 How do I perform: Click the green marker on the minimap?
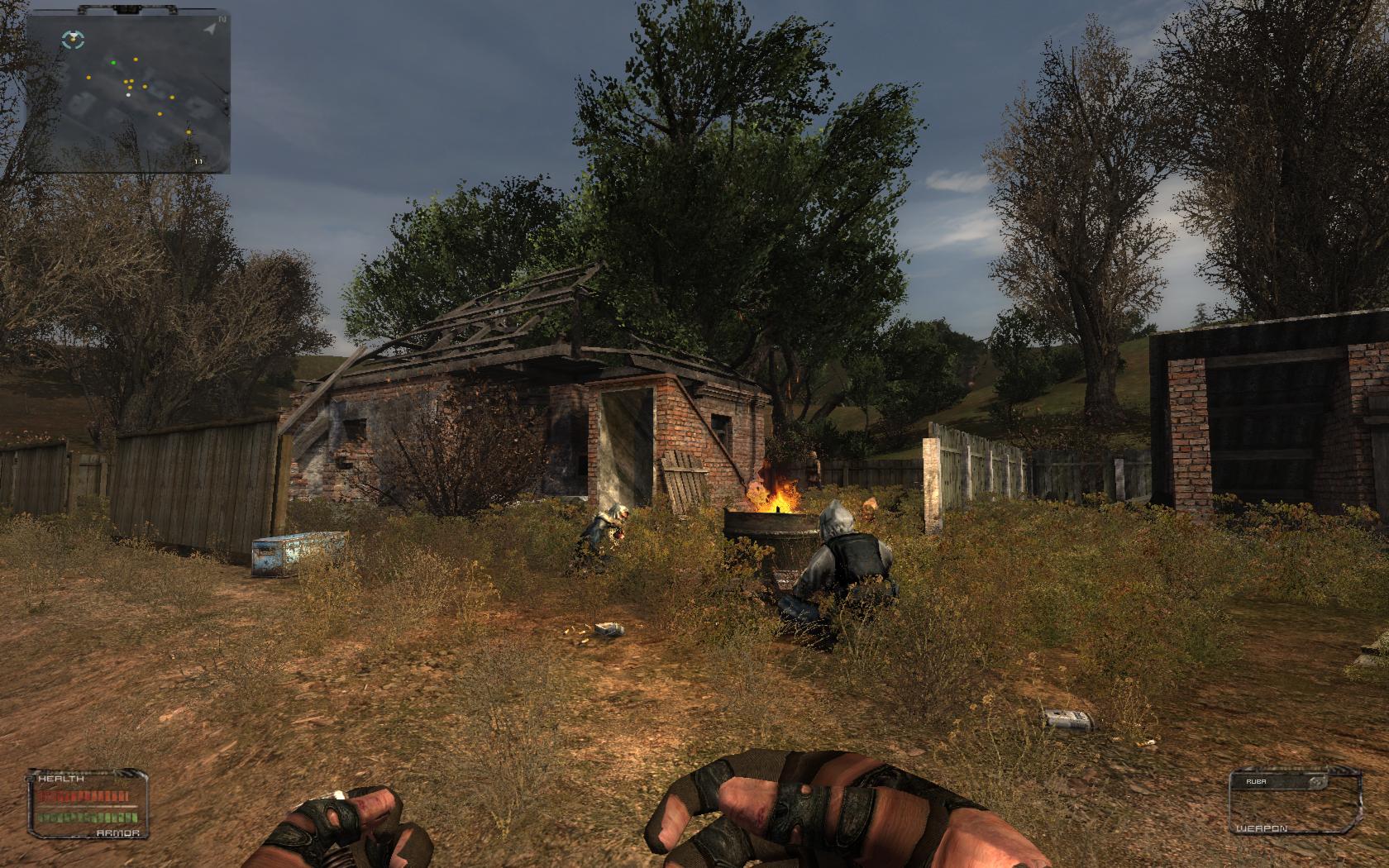tap(114, 62)
